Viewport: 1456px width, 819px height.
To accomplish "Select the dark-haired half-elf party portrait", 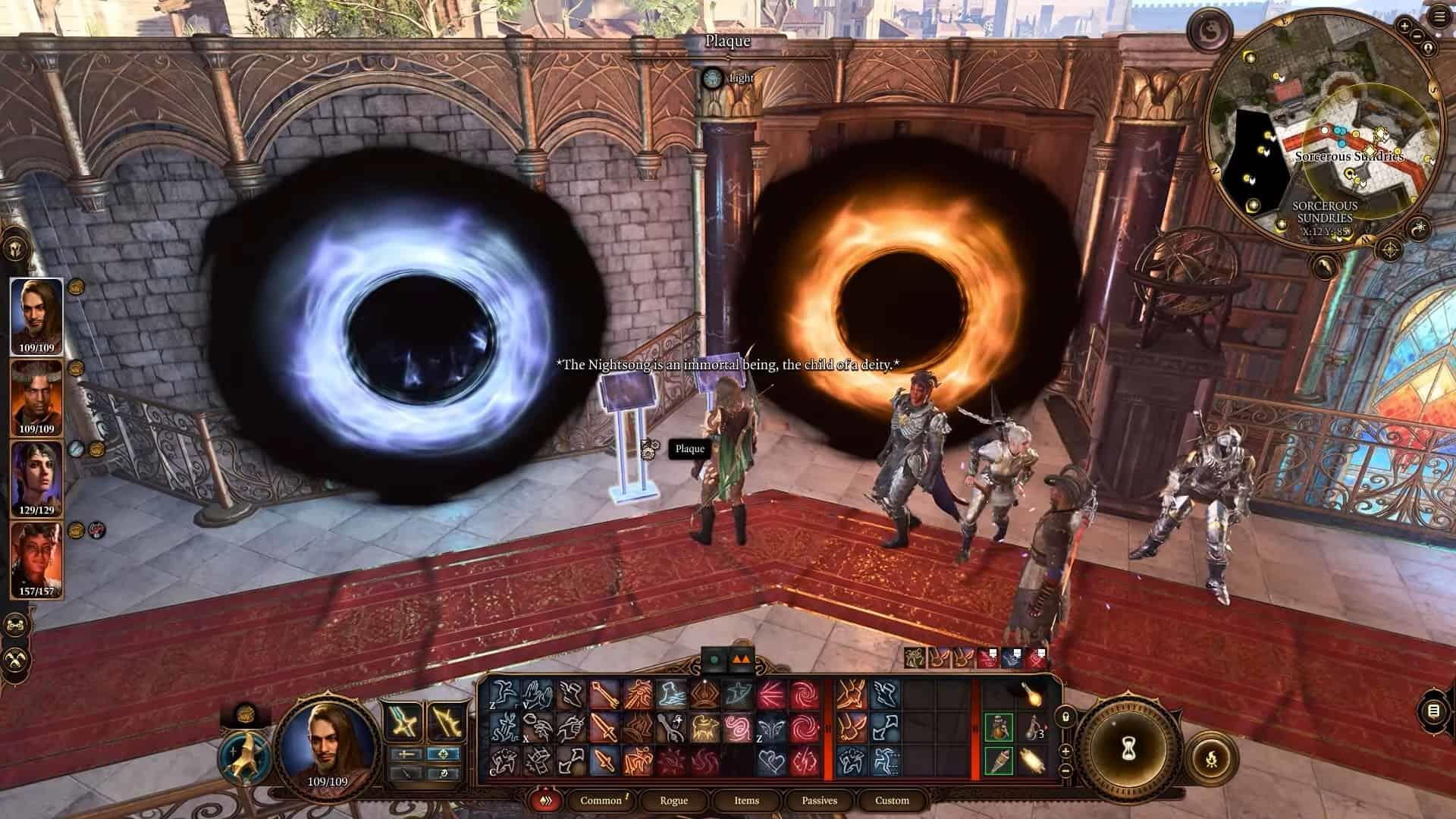I will tap(36, 478).
